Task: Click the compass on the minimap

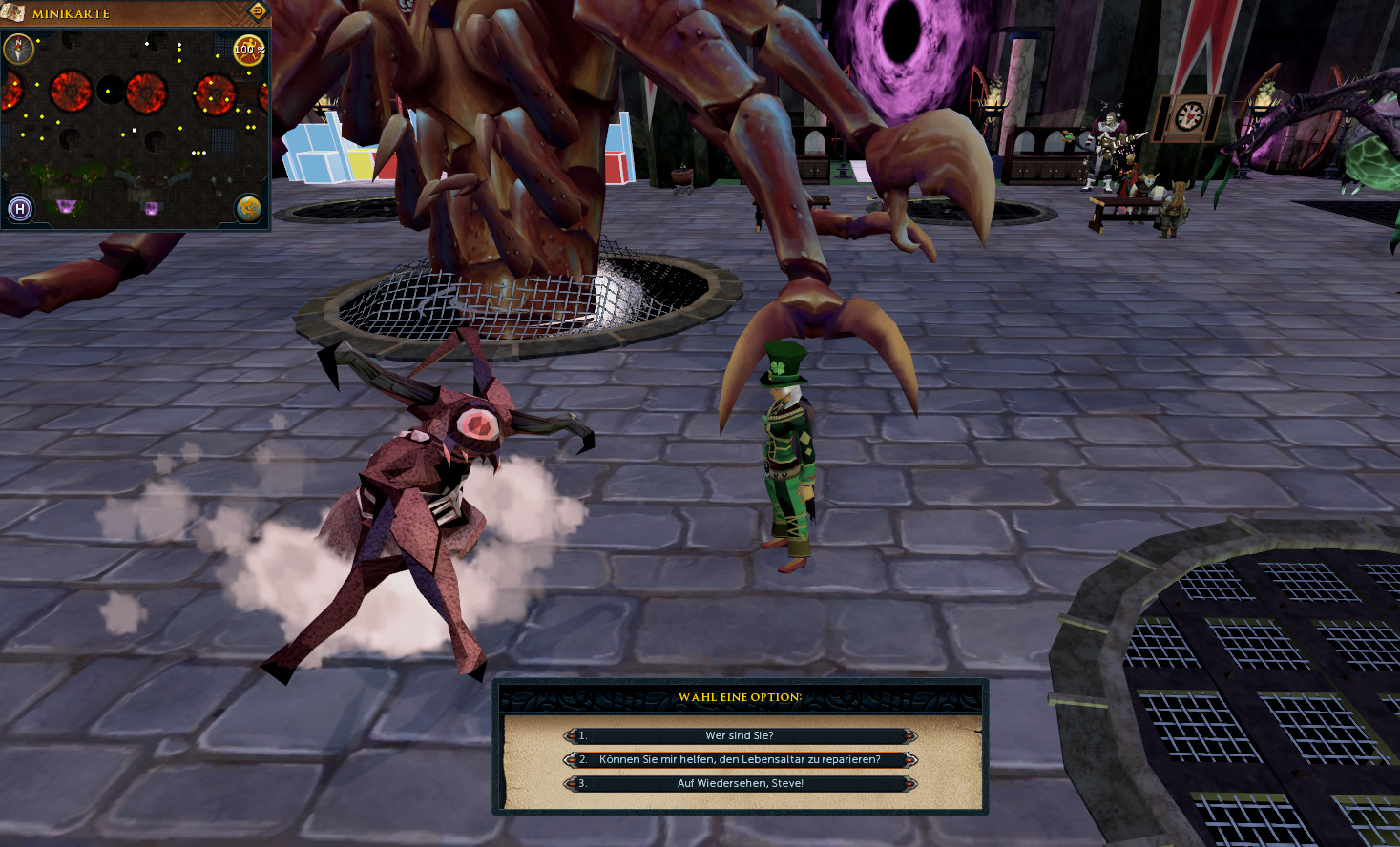Action: 18,48
